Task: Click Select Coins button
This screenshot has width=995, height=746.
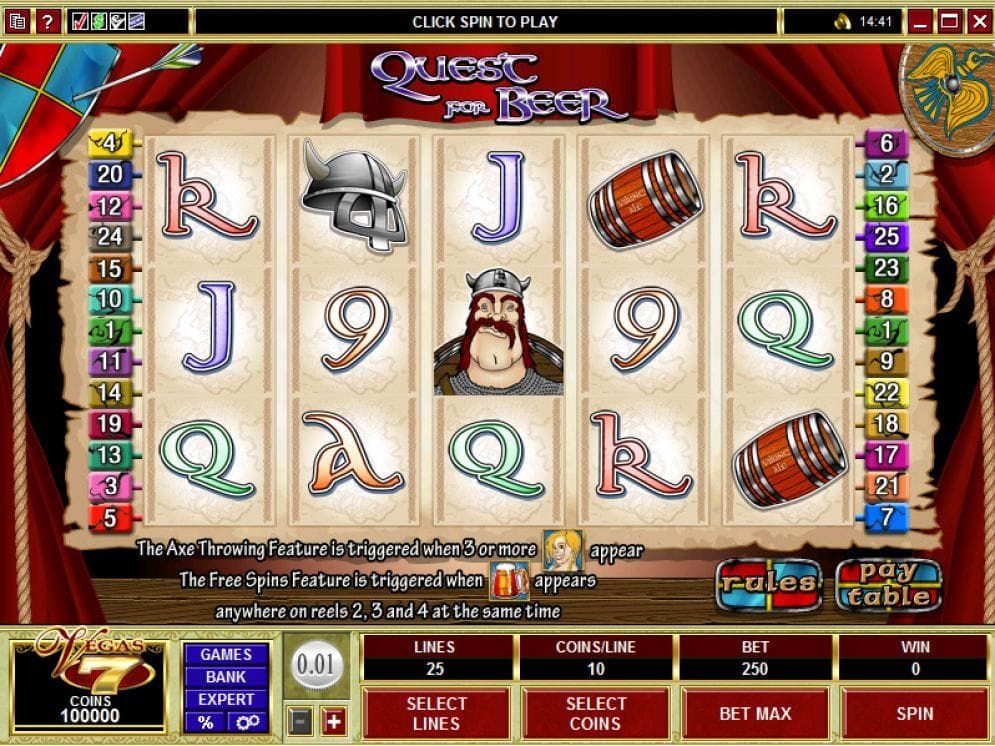Action: click(x=595, y=713)
